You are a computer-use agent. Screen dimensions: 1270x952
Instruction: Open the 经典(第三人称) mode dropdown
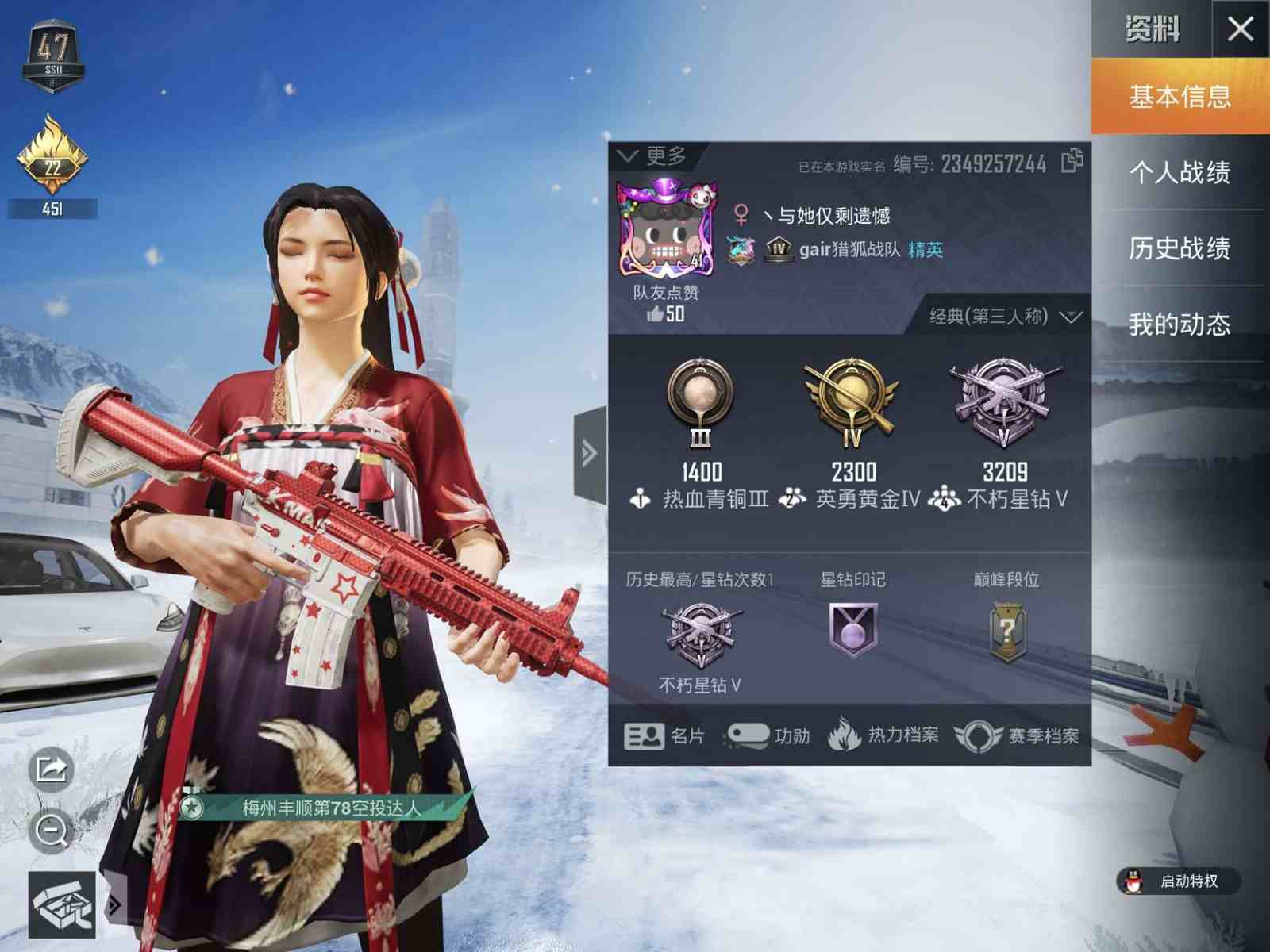pyautogui.click(x=1004, y=317)
